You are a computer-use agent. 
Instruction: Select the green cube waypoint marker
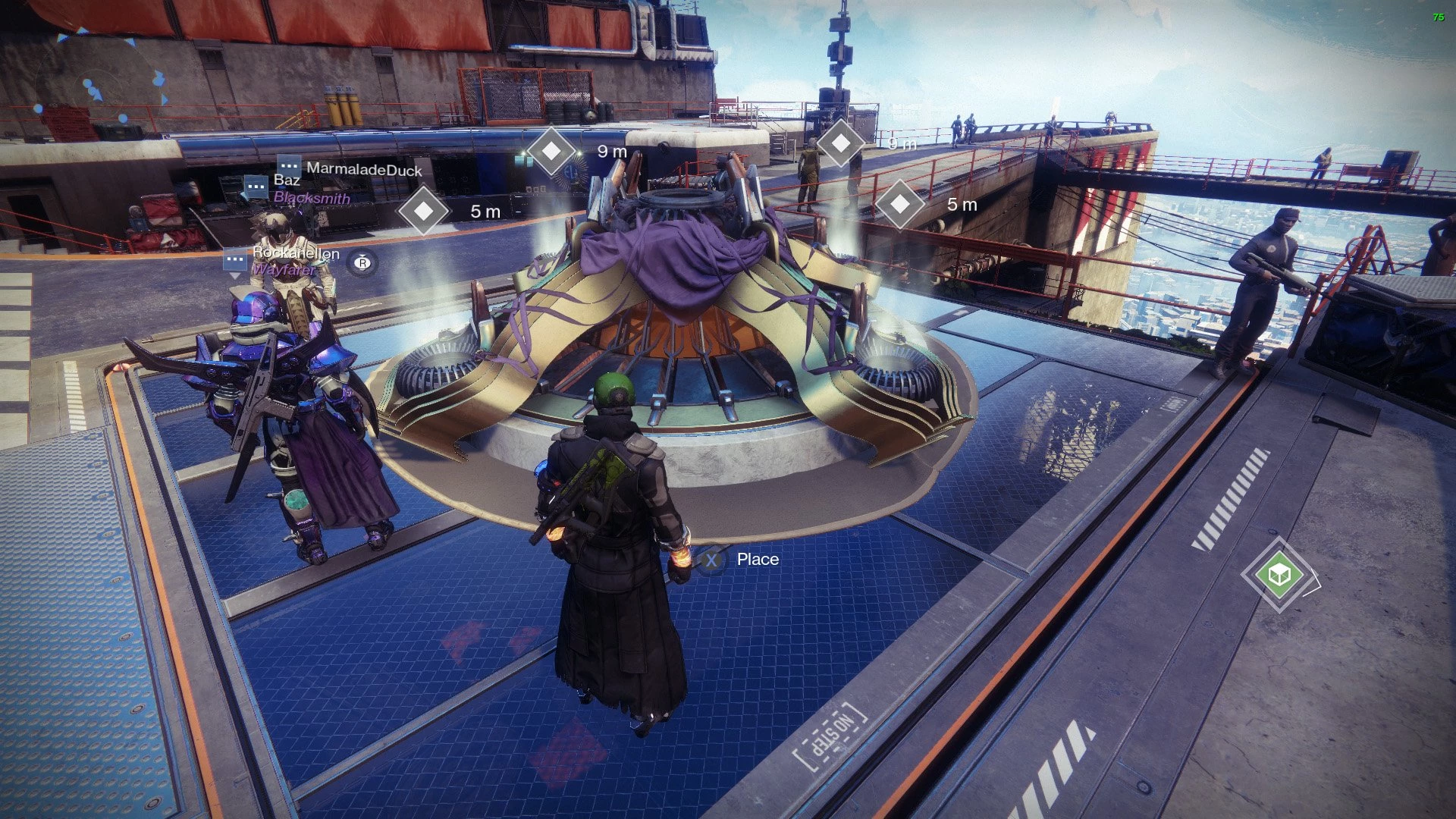coord(1280,575)
